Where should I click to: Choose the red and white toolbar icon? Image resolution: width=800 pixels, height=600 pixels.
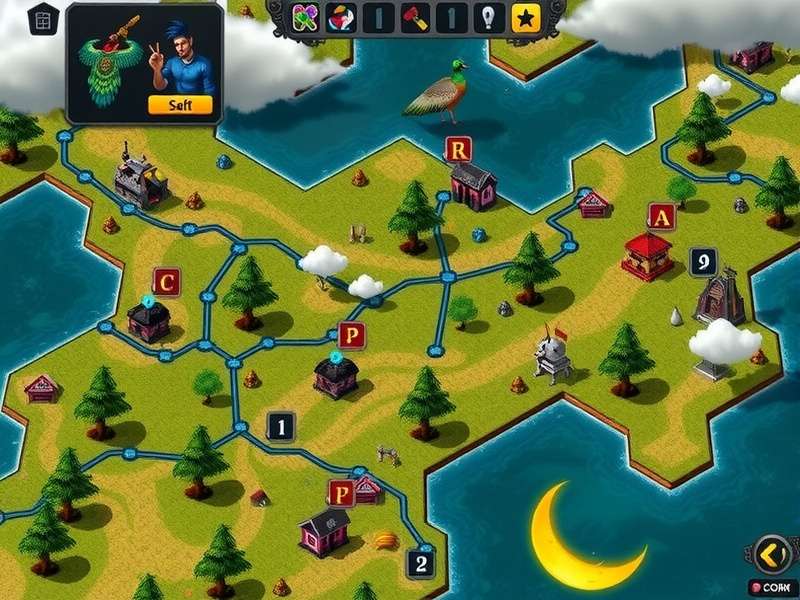[x=341, y=18]
